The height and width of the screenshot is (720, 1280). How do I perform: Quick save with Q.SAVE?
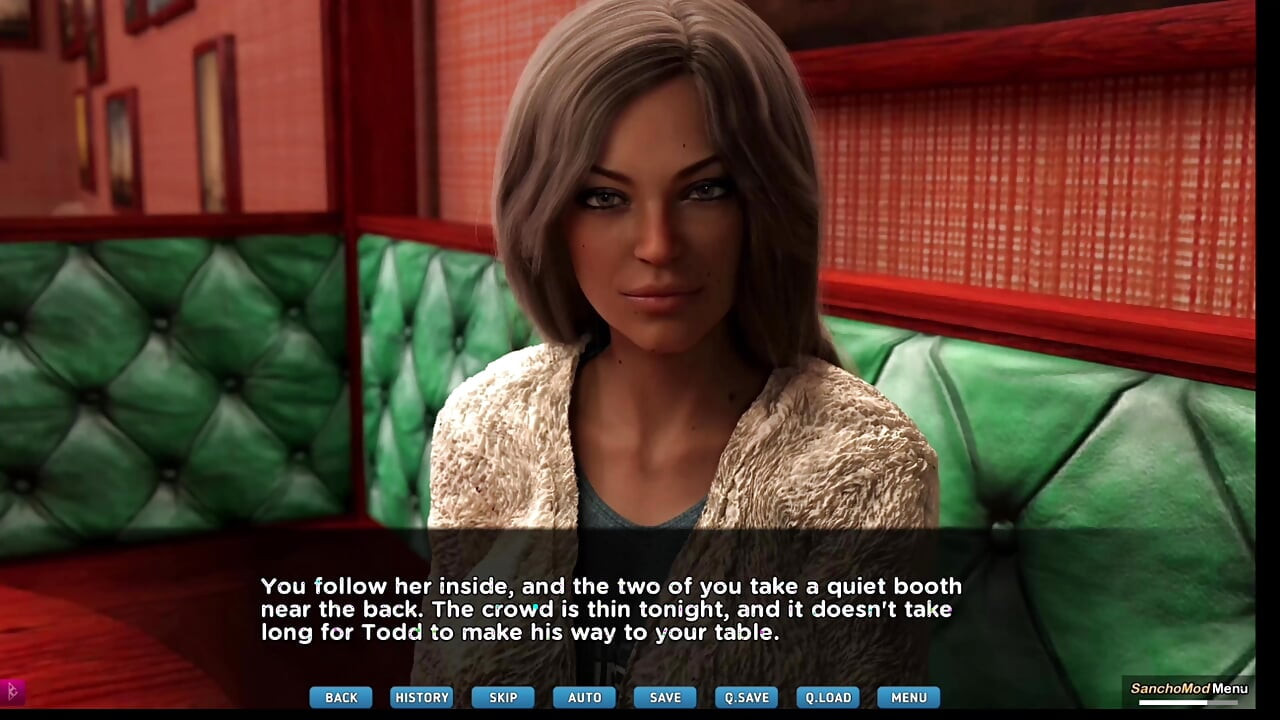746,697
